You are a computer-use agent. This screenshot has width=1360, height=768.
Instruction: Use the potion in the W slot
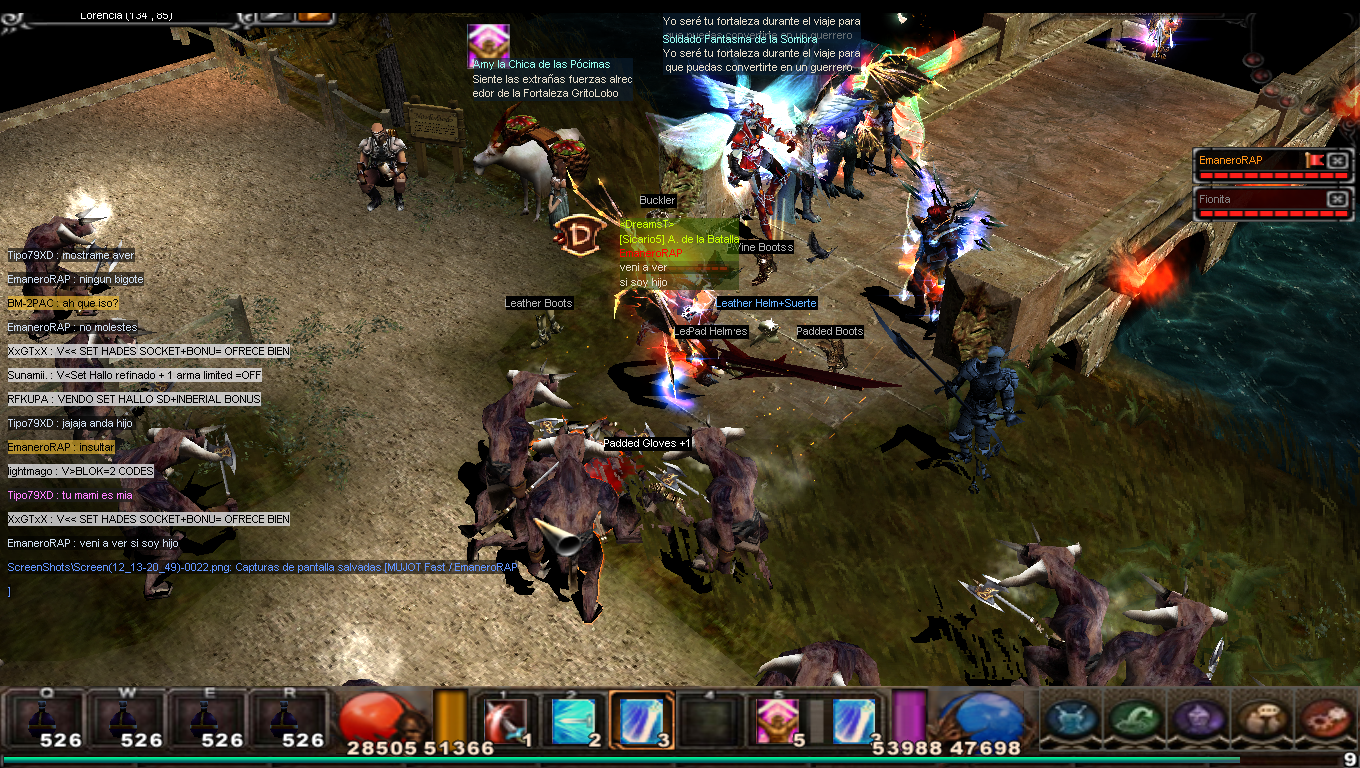pyautogui.click(x=127, y=719)
